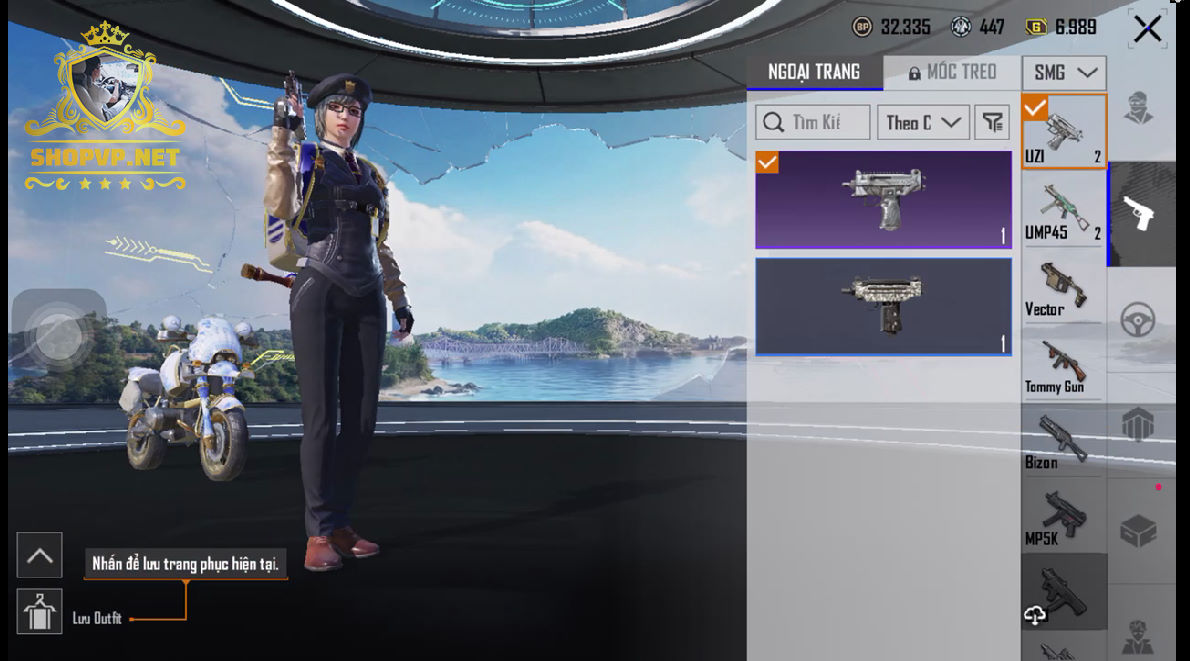Open the filter funnel options

[992, 122]
